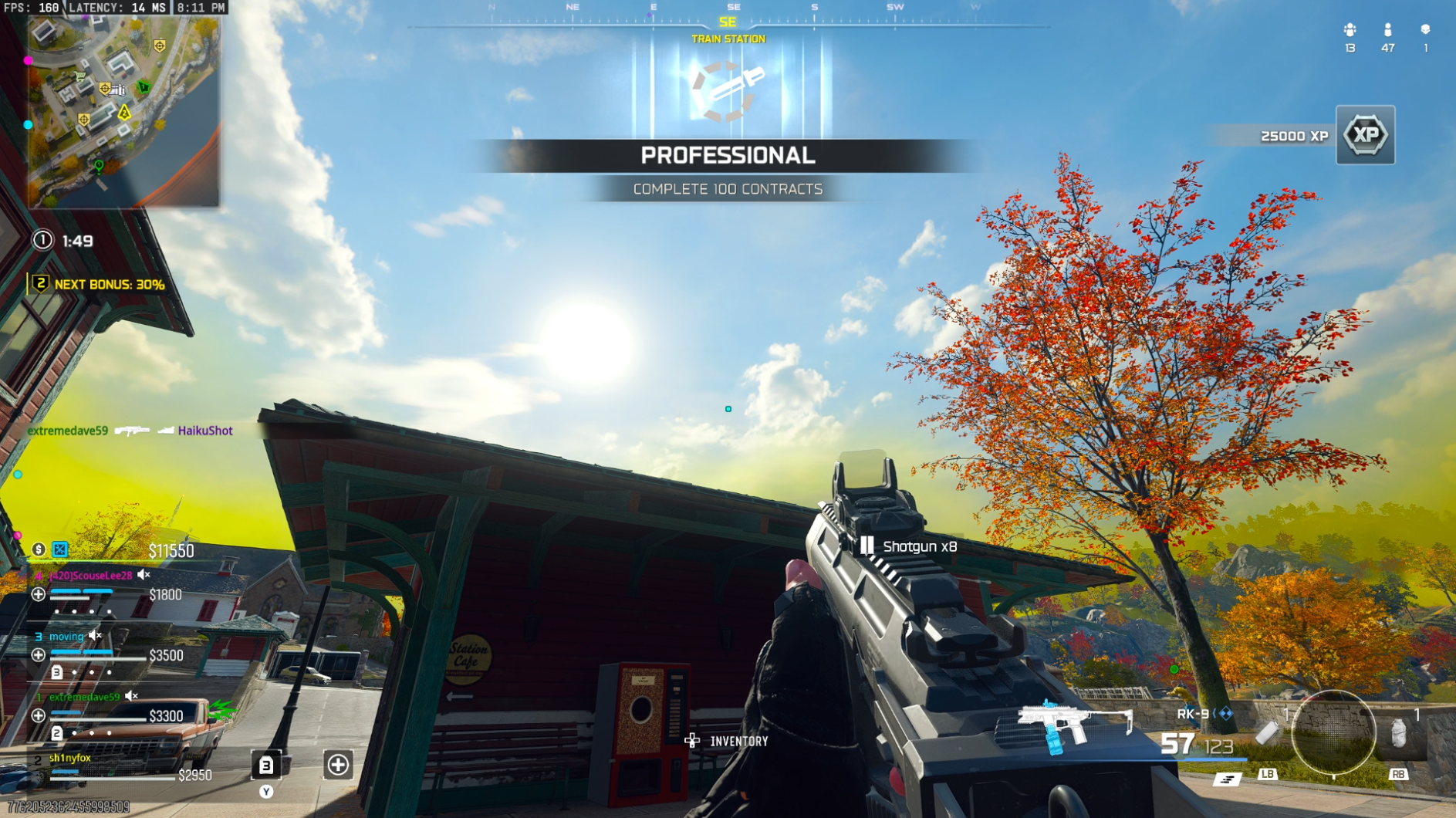Click the XP hexagon reward badge

pyautogui.click(x=1364, y=136)
